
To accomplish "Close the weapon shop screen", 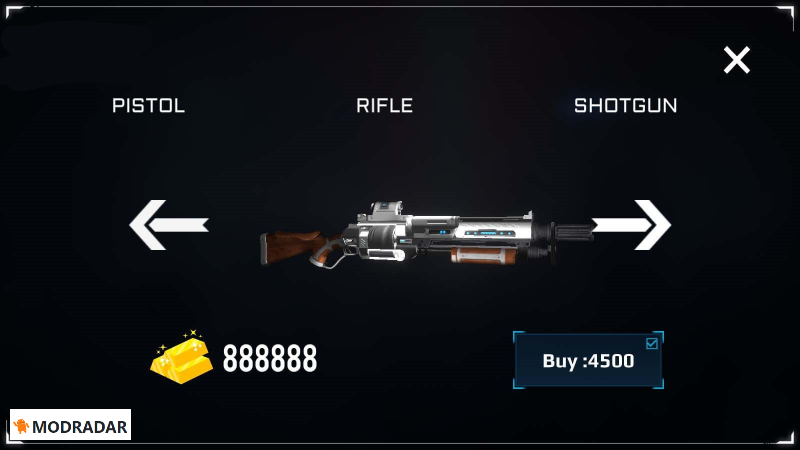I will [737, 61].
